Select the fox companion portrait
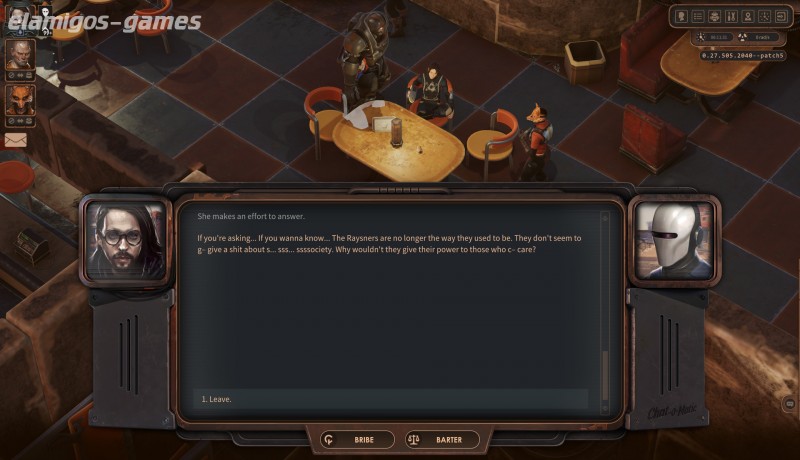Viewport: 800px width, 460px height. click(19, 100)
